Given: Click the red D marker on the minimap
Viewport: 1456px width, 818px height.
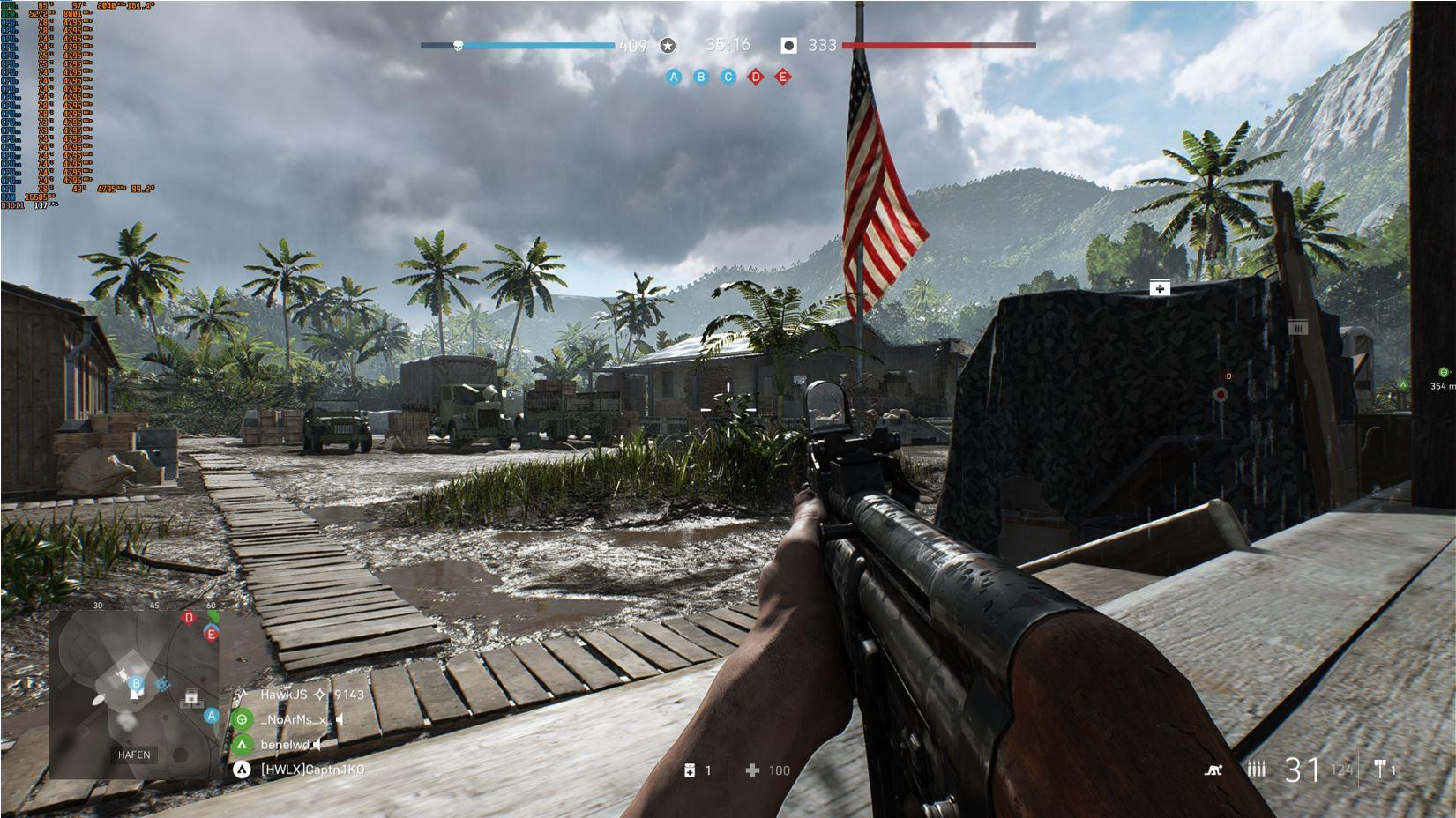Looking at the screenshot, I should (x=188, y=618).
